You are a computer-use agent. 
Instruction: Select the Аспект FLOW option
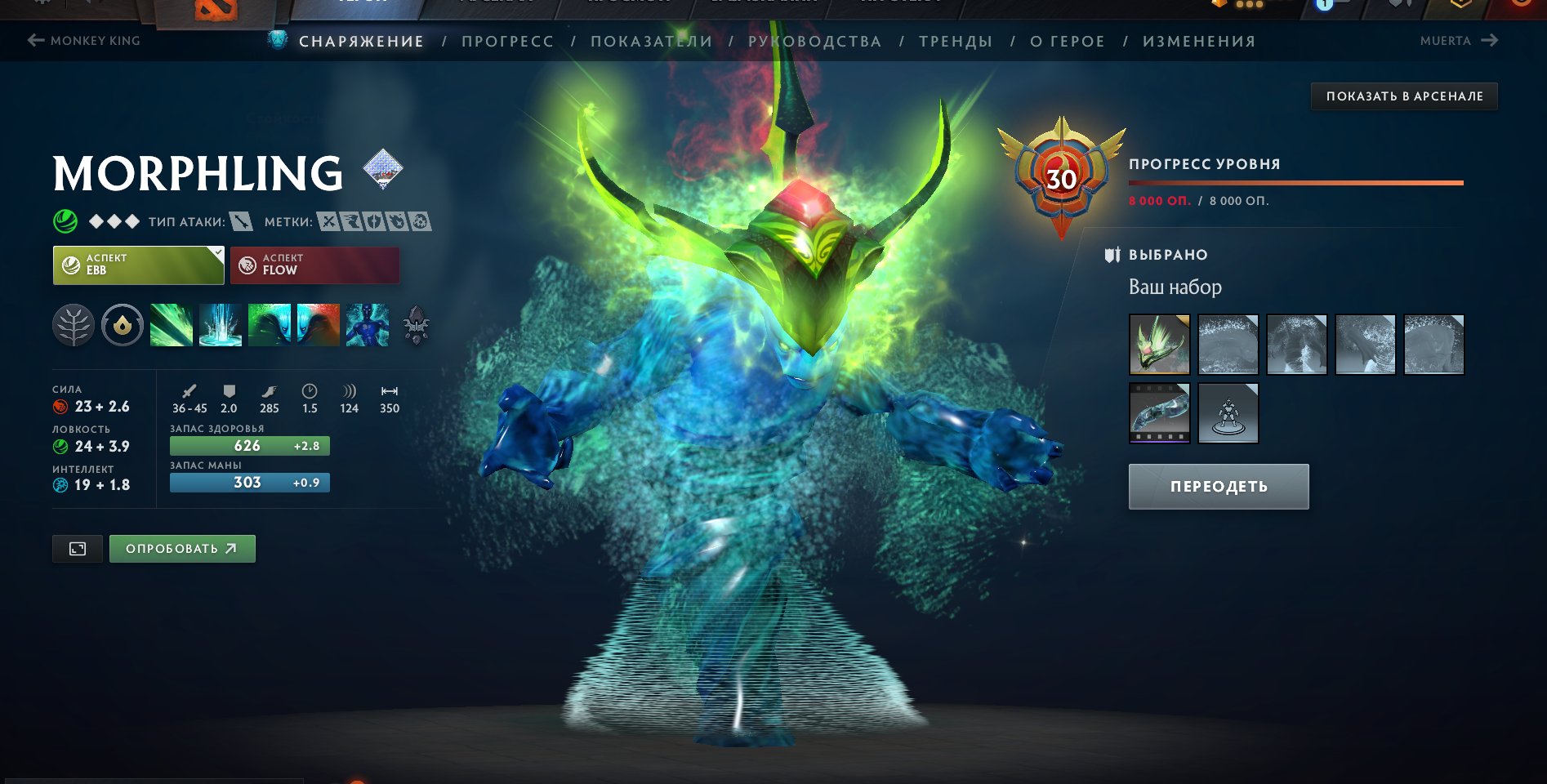point(314,265)
